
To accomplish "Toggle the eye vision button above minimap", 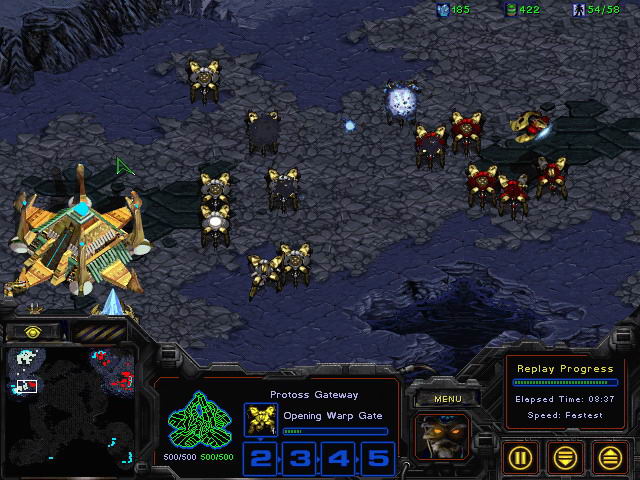I will pos(32,331).
